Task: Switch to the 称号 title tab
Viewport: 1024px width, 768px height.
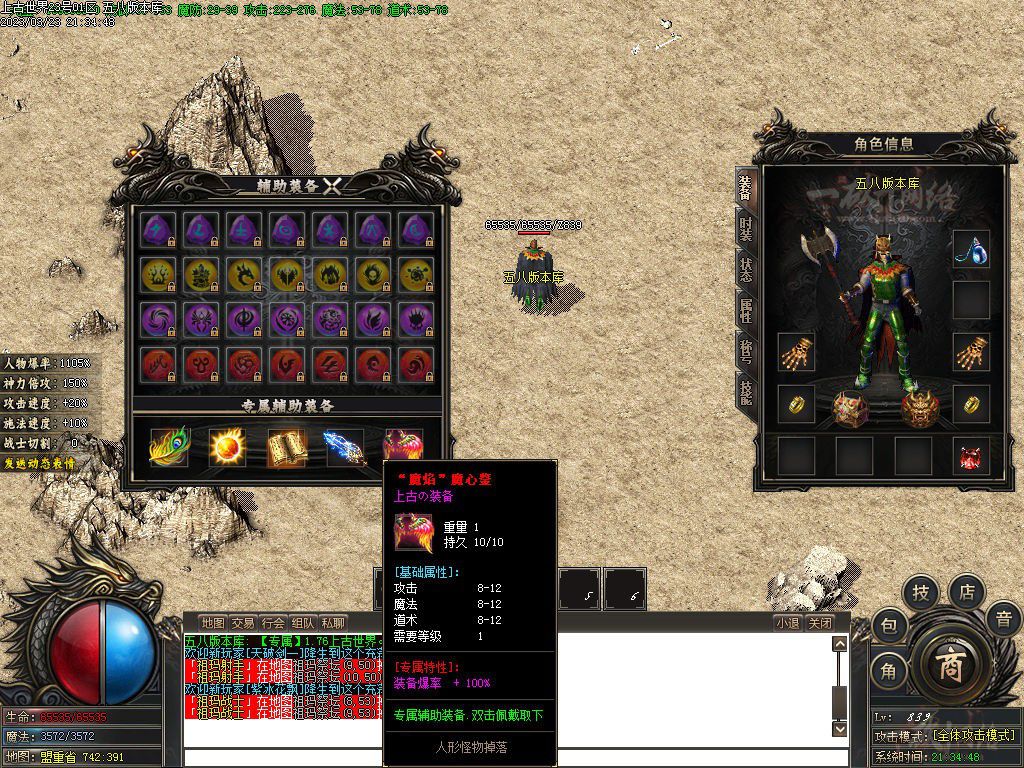Action: click(x=745, y=352)
